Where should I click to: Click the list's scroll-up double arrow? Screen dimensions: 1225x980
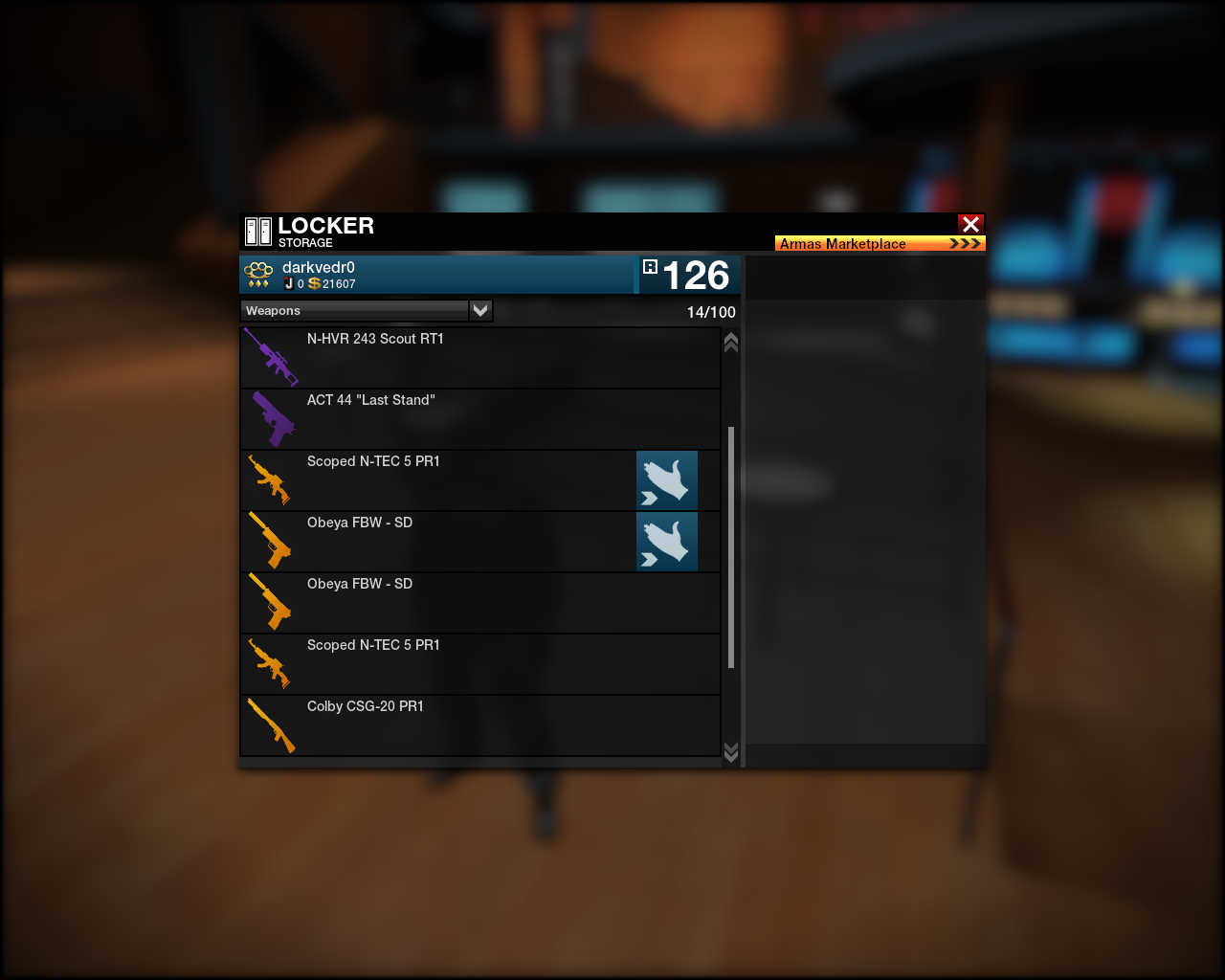731,343
